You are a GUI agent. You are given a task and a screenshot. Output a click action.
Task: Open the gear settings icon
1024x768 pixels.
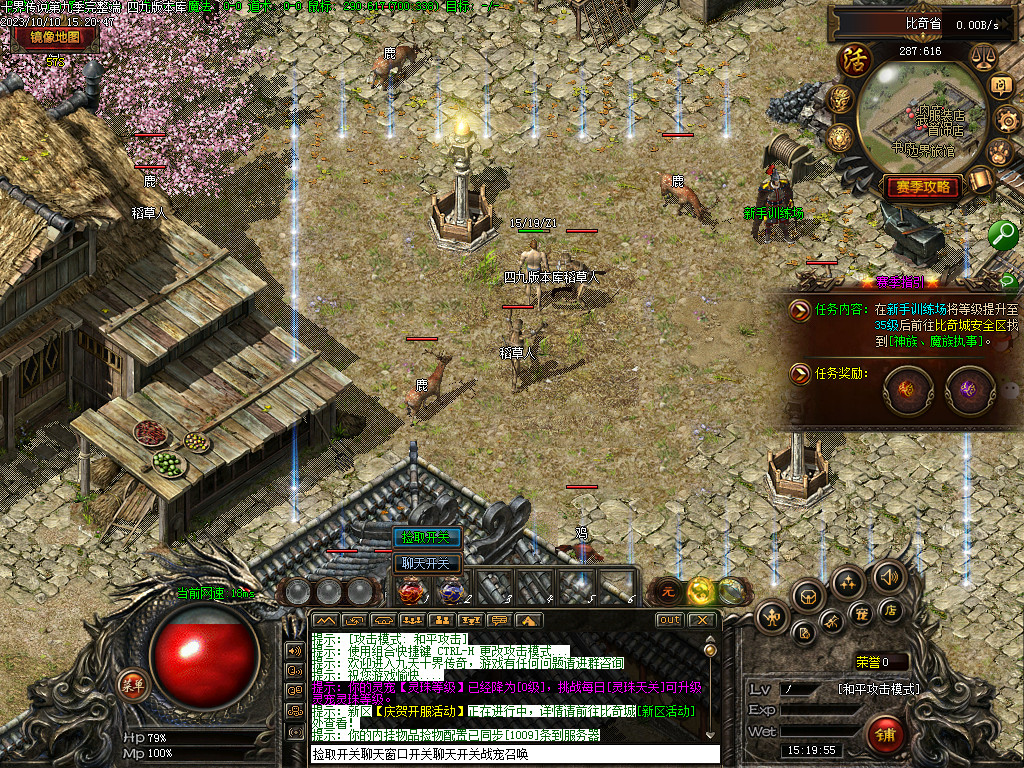tap(1005, 120)
